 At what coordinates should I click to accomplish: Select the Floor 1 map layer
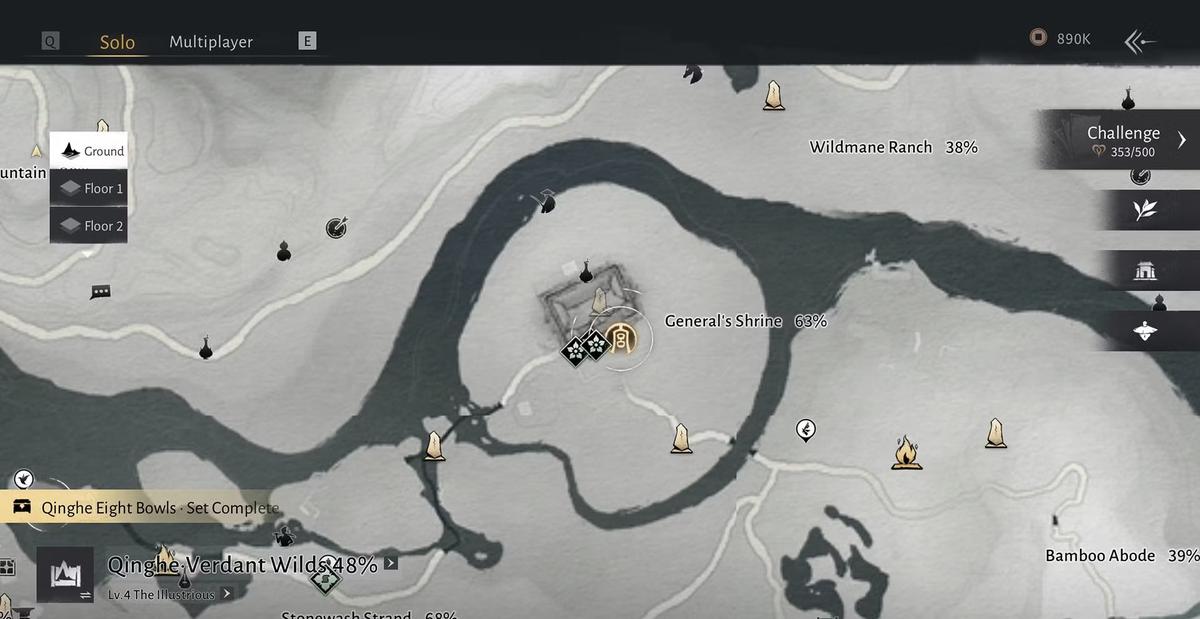coord(89,188)
